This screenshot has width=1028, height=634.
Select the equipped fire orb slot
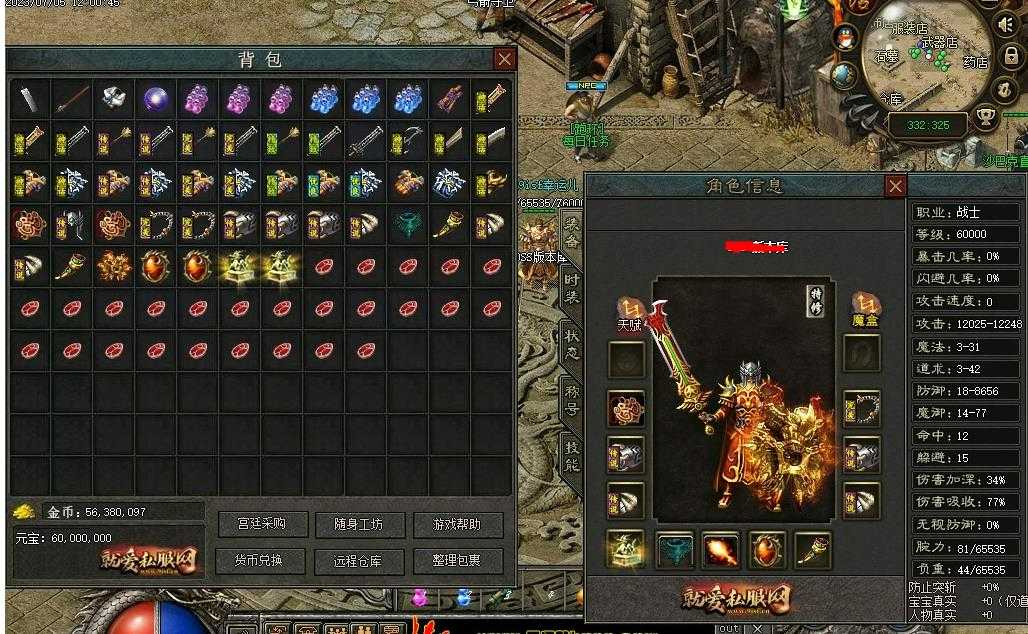click(721, 550)
